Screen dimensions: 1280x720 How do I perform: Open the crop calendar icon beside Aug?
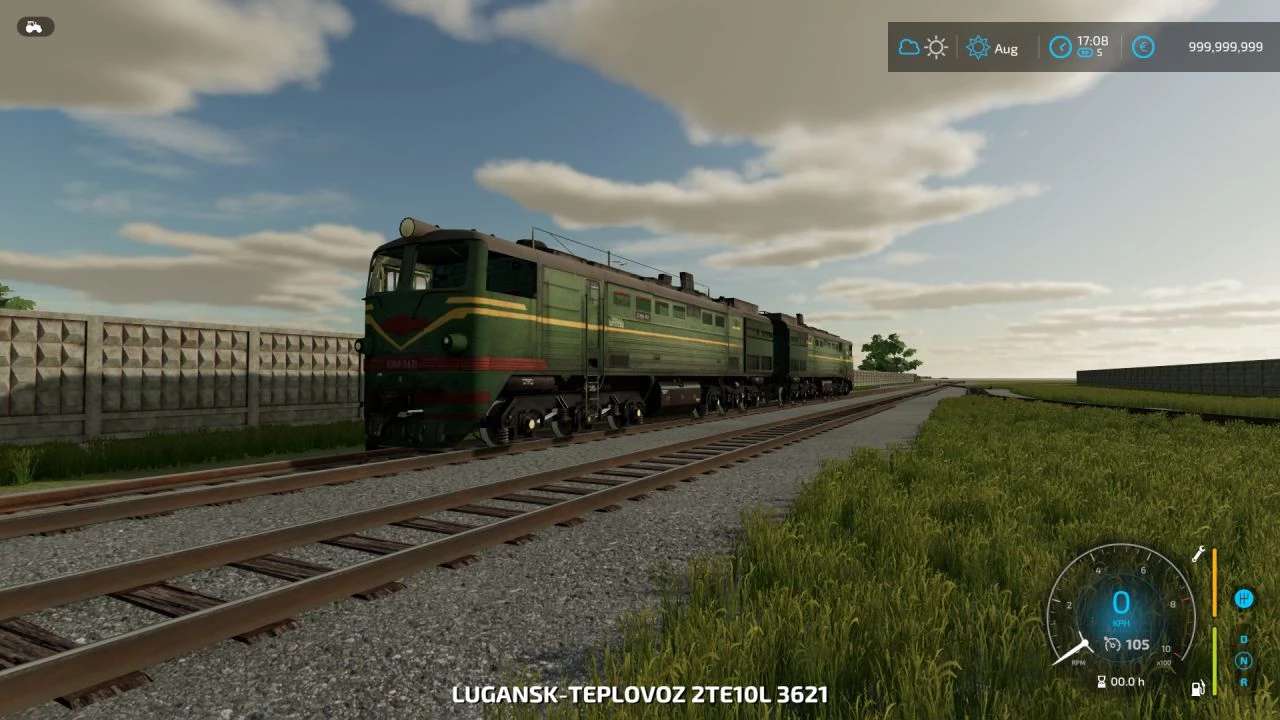click(x=978, y=47)
